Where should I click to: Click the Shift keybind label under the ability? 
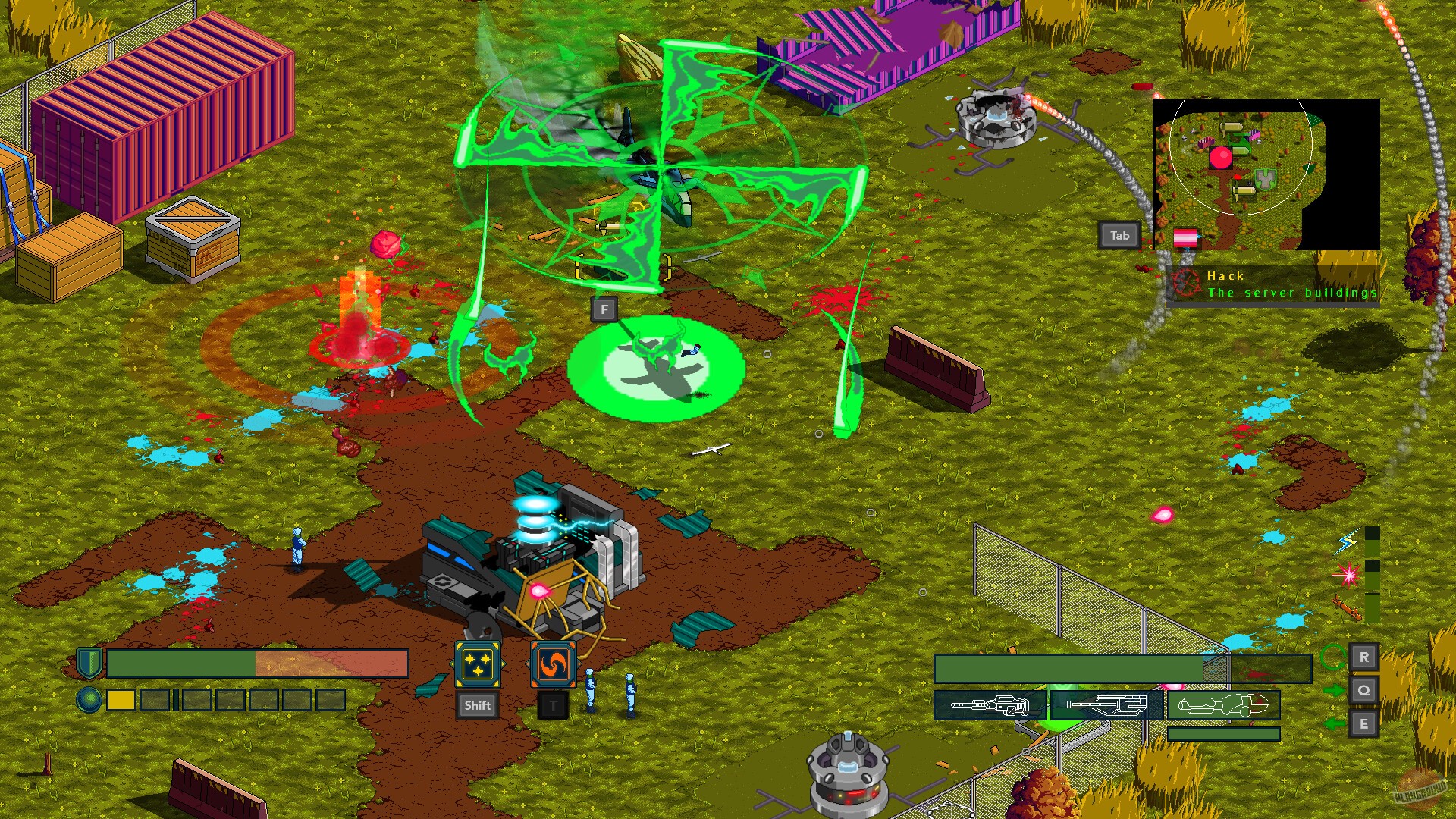click(x=477, y=705)
